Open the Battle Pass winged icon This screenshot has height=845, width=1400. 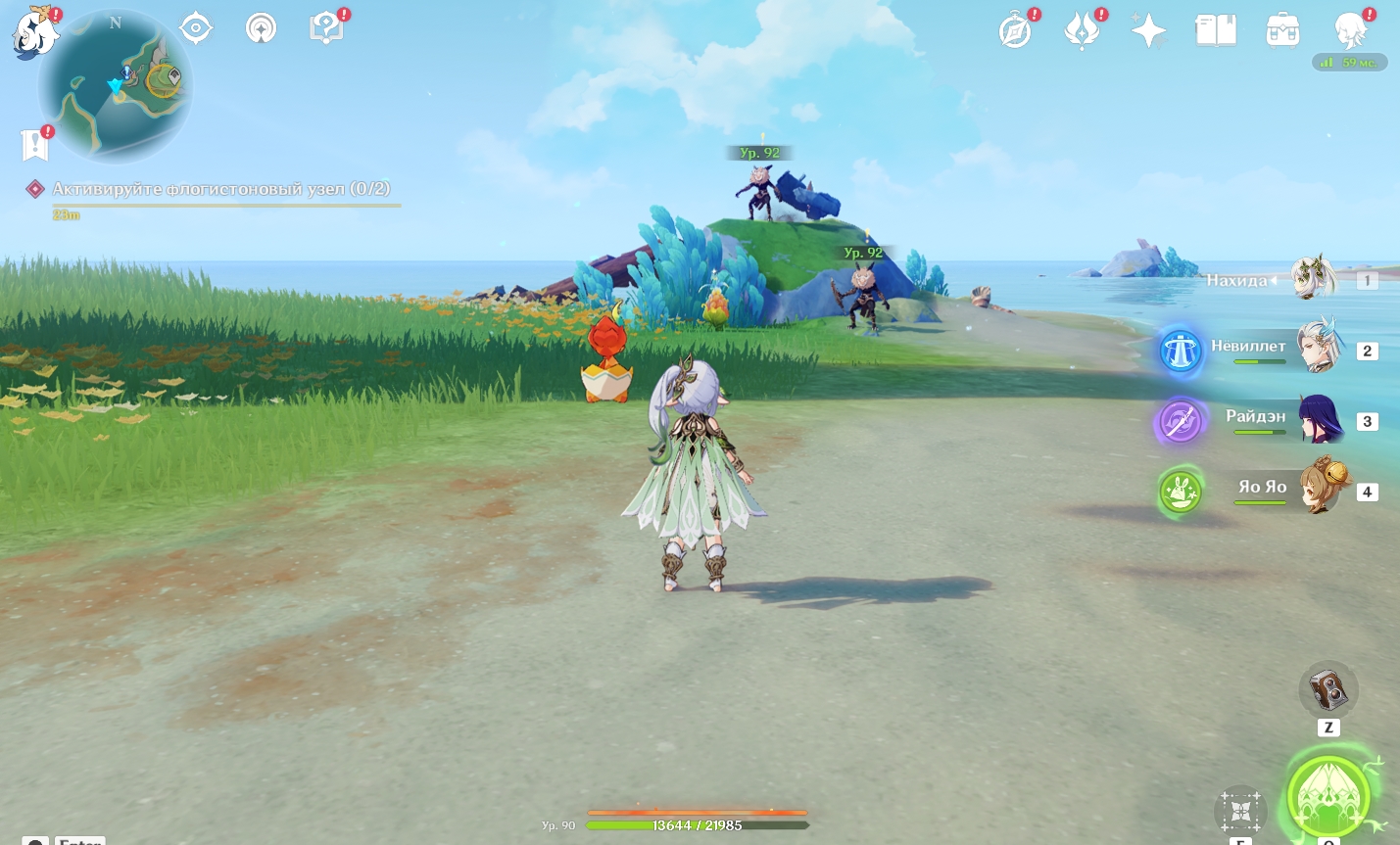point(1082,31)
